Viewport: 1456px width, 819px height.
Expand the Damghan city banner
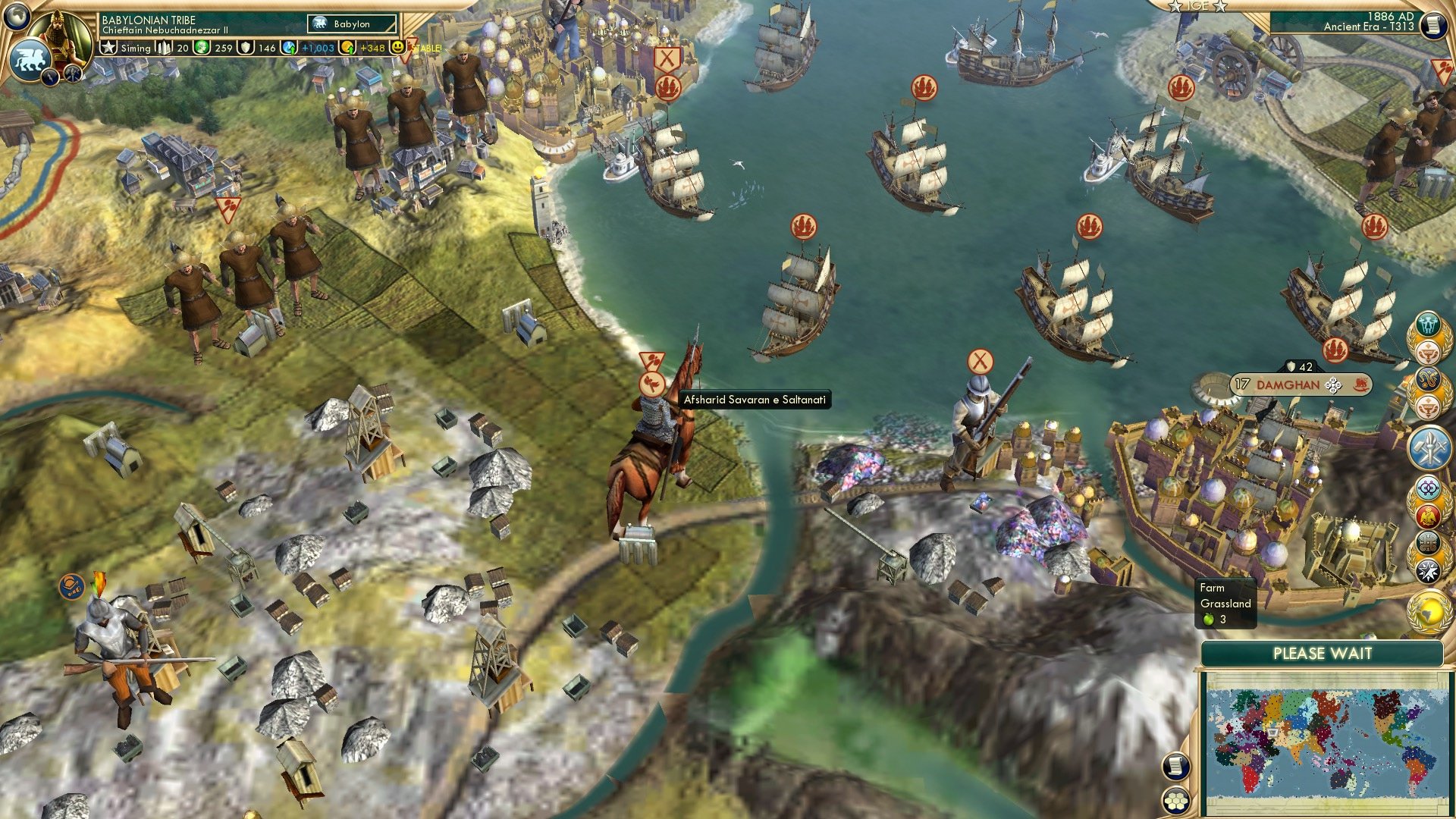click(x=1333, y=385)
